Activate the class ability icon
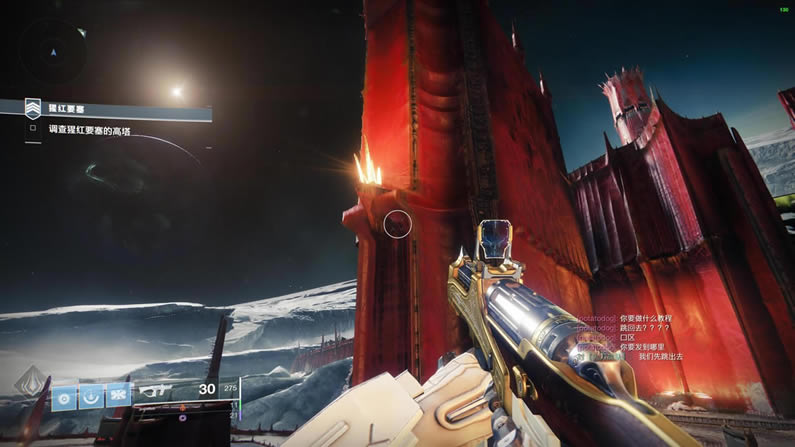The width and height of the screenshot is (795, 447). click(x=119, y=395)
